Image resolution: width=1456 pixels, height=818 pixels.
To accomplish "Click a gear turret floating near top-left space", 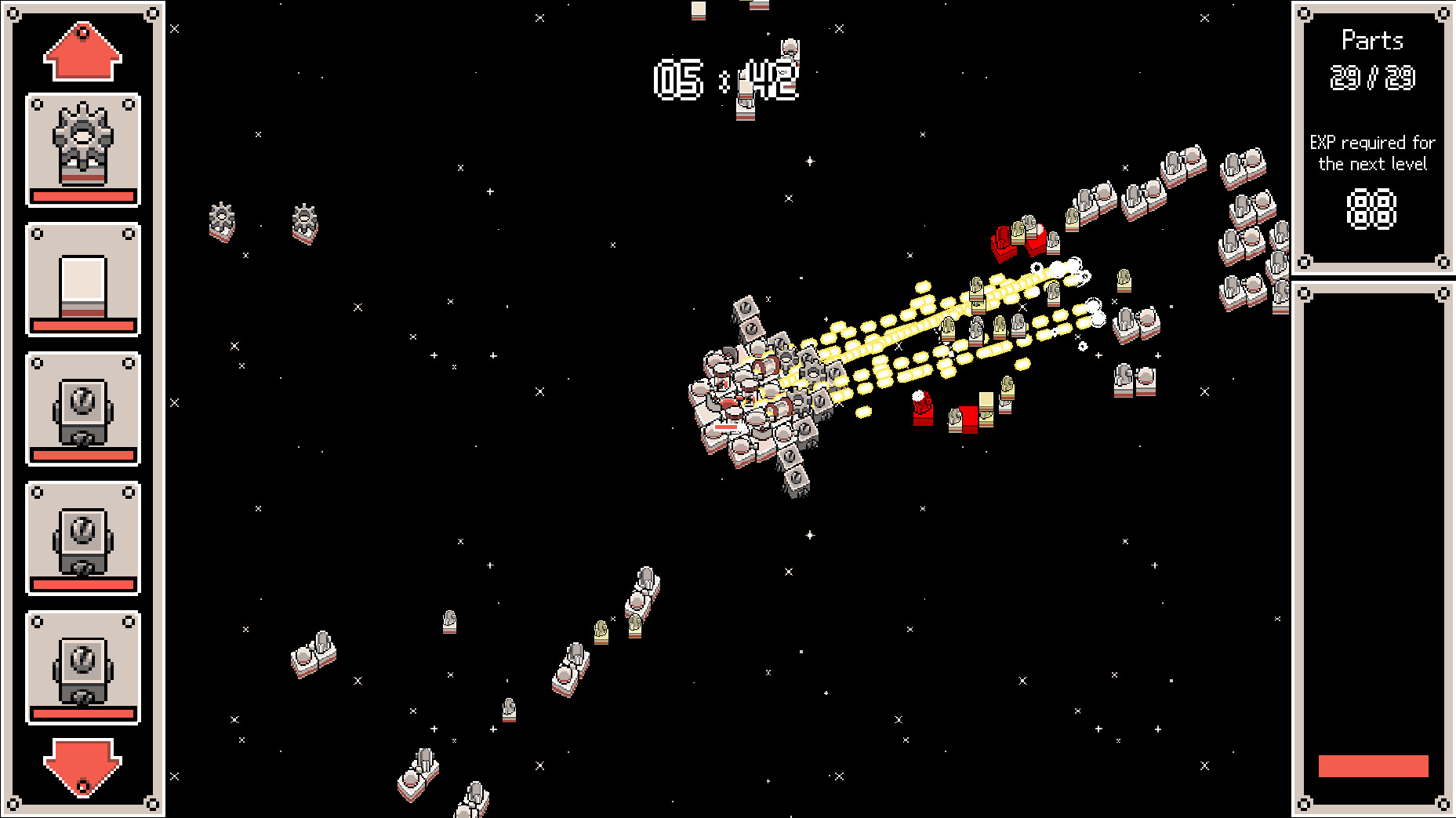I will pyautogui.click(x=222, y=222).
